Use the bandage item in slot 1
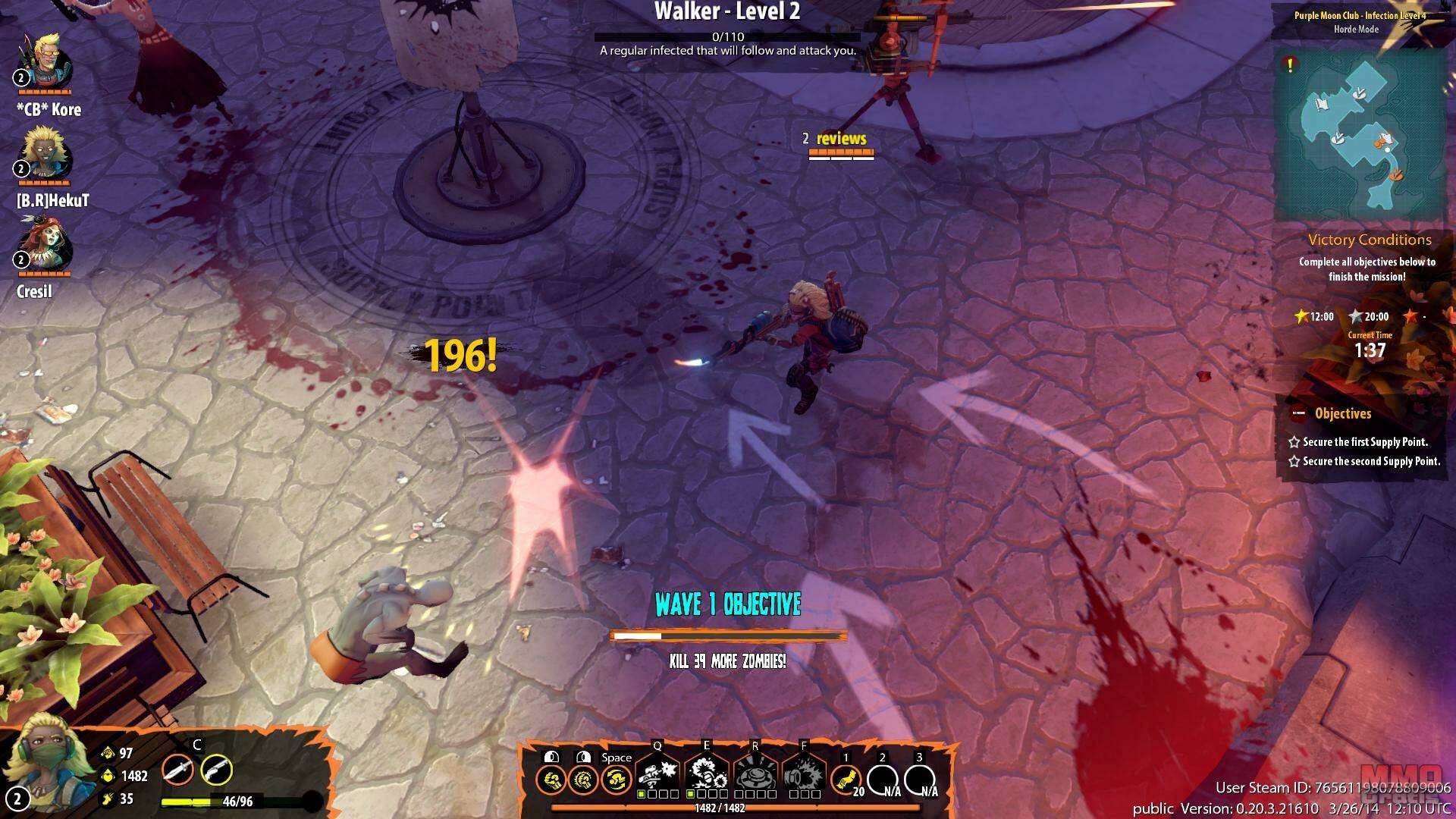This screenshot has width=1456, height=819. coord(846,779)
